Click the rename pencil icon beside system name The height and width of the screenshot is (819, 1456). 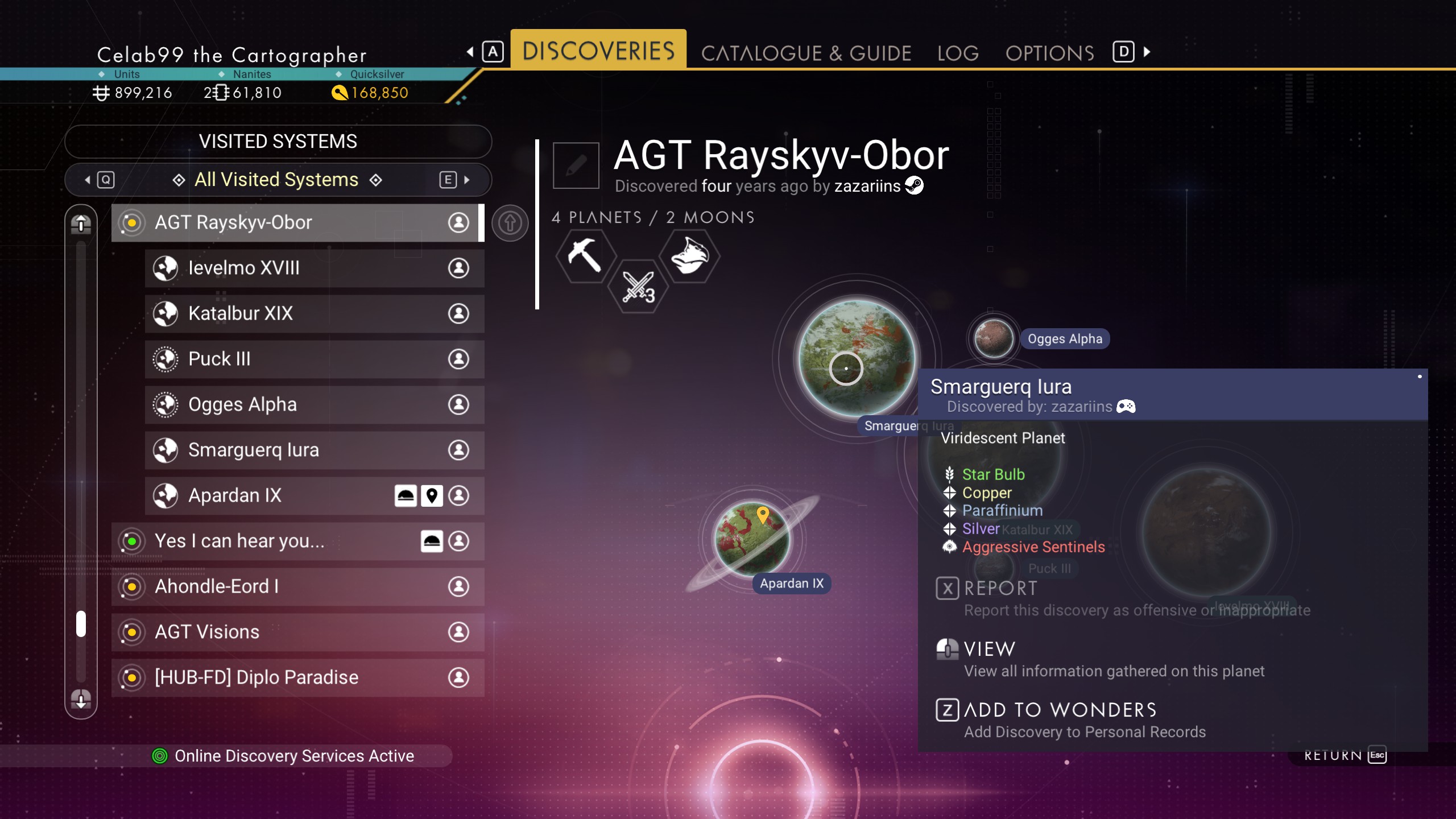(x=576, y=166)
